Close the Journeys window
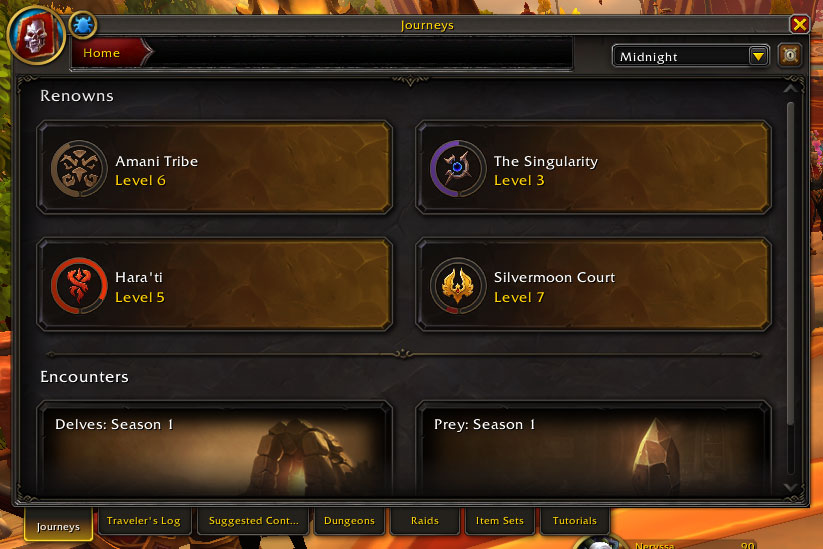 click(799, 25)
